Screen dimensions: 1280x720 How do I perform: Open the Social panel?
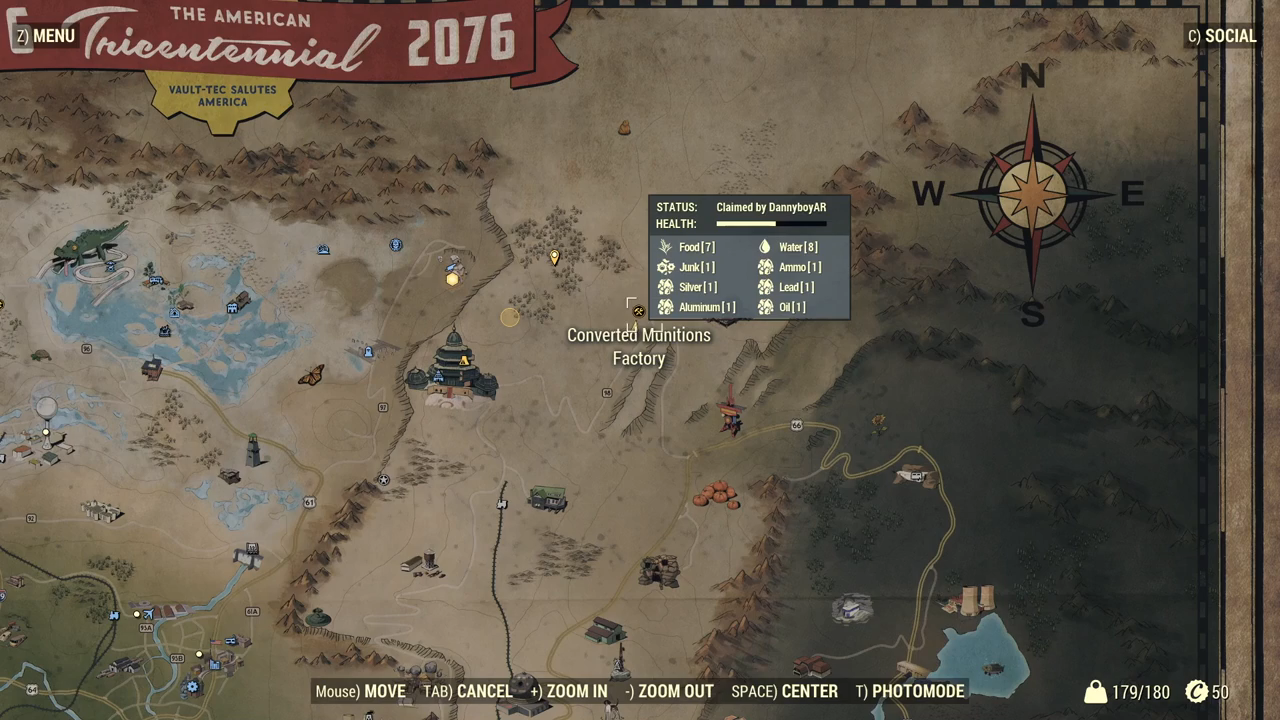tap(1221, 36)
